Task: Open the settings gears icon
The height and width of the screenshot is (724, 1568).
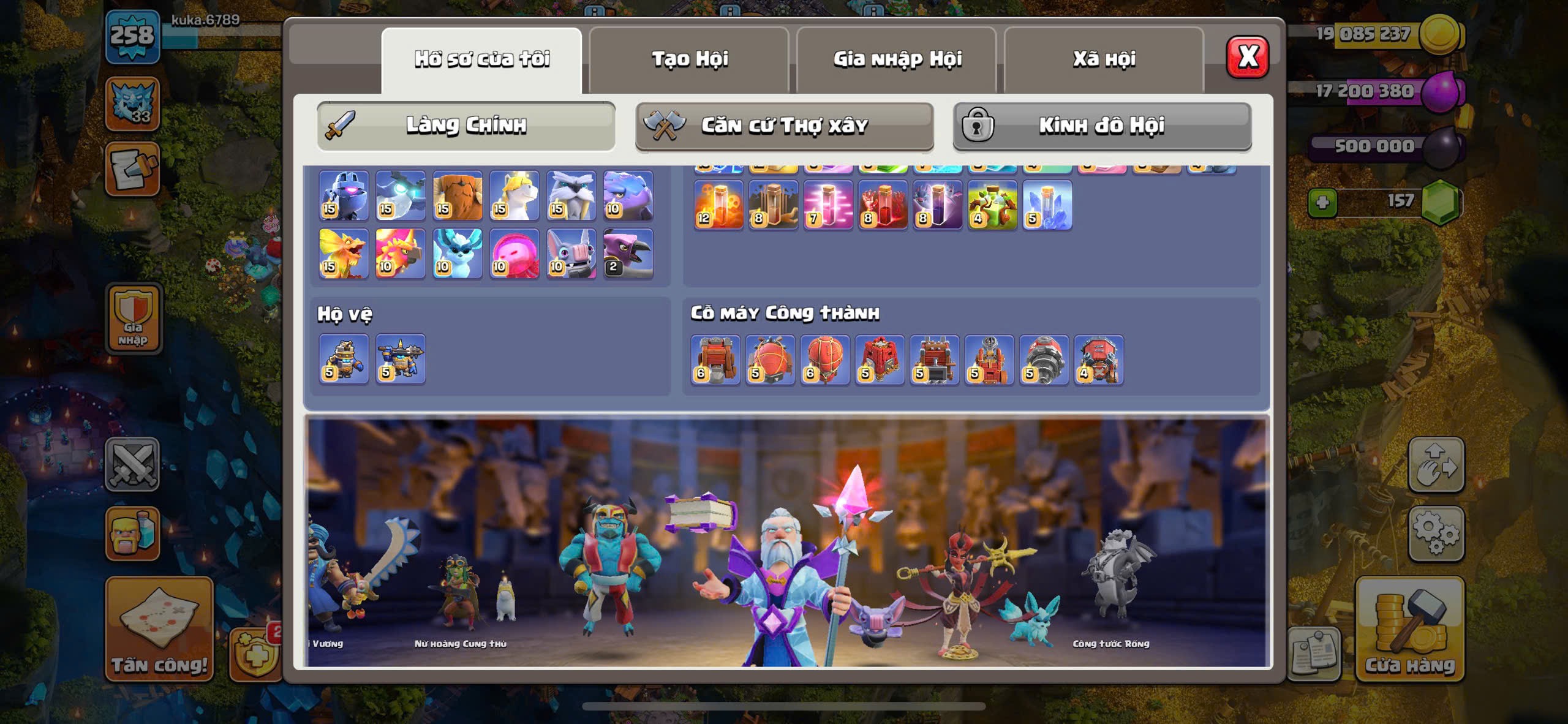Action: click(1436, 534)
